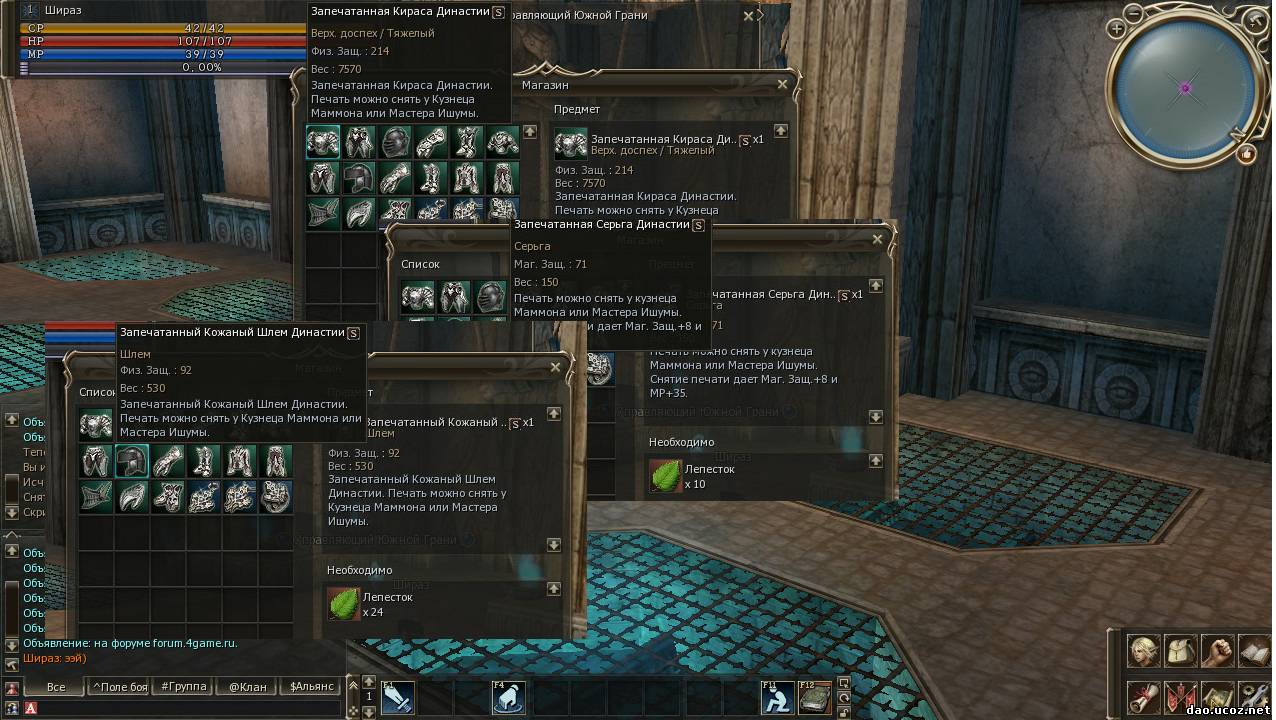Open the fist actions menu icon
The width and height of the screenshot is (1276, 720).
pos(1217,651)
